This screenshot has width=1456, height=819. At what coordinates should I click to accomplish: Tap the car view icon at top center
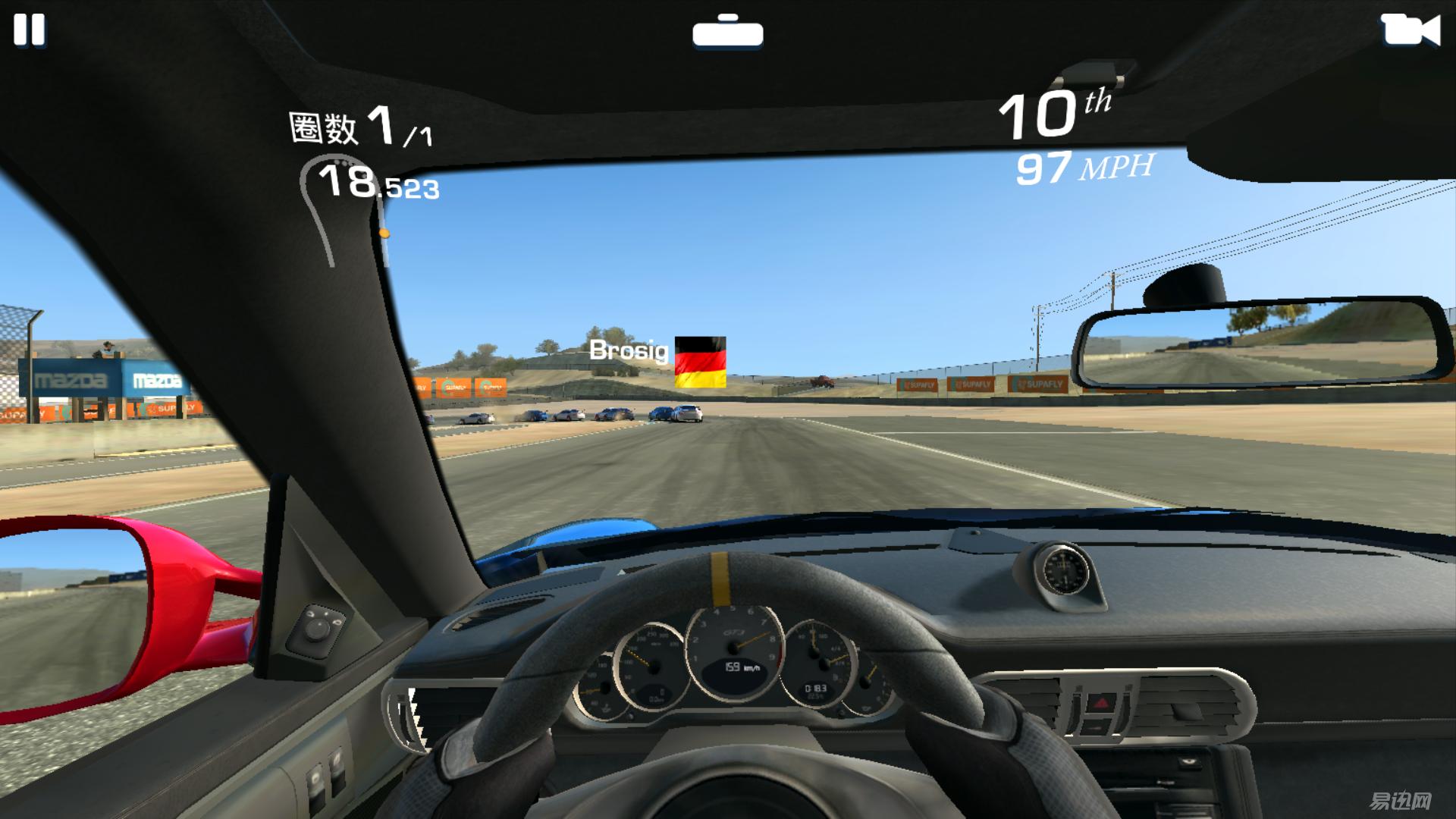[x=727, y=32]
